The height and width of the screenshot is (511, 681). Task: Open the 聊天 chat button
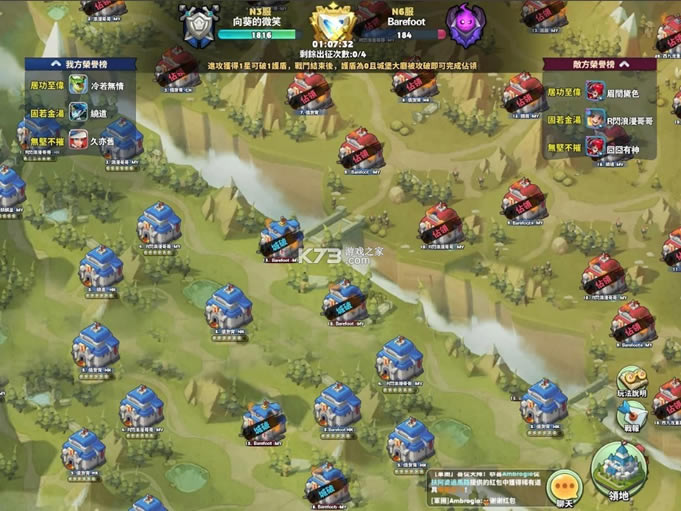click(564, 487)
